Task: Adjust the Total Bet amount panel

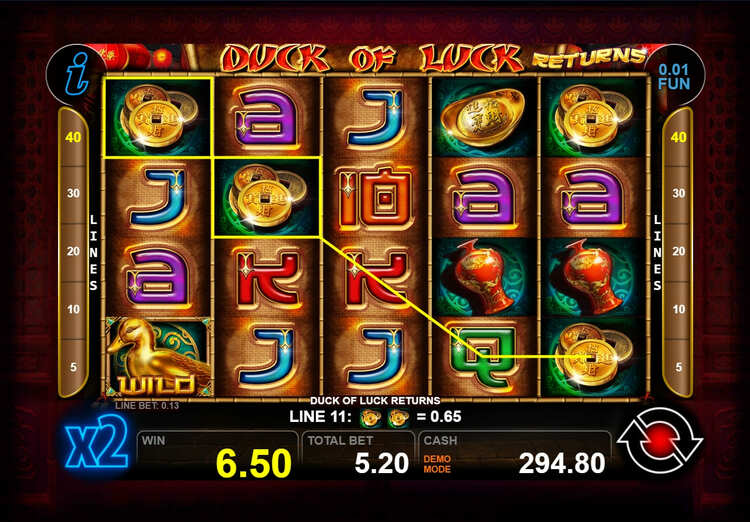Action: [357, 453]
